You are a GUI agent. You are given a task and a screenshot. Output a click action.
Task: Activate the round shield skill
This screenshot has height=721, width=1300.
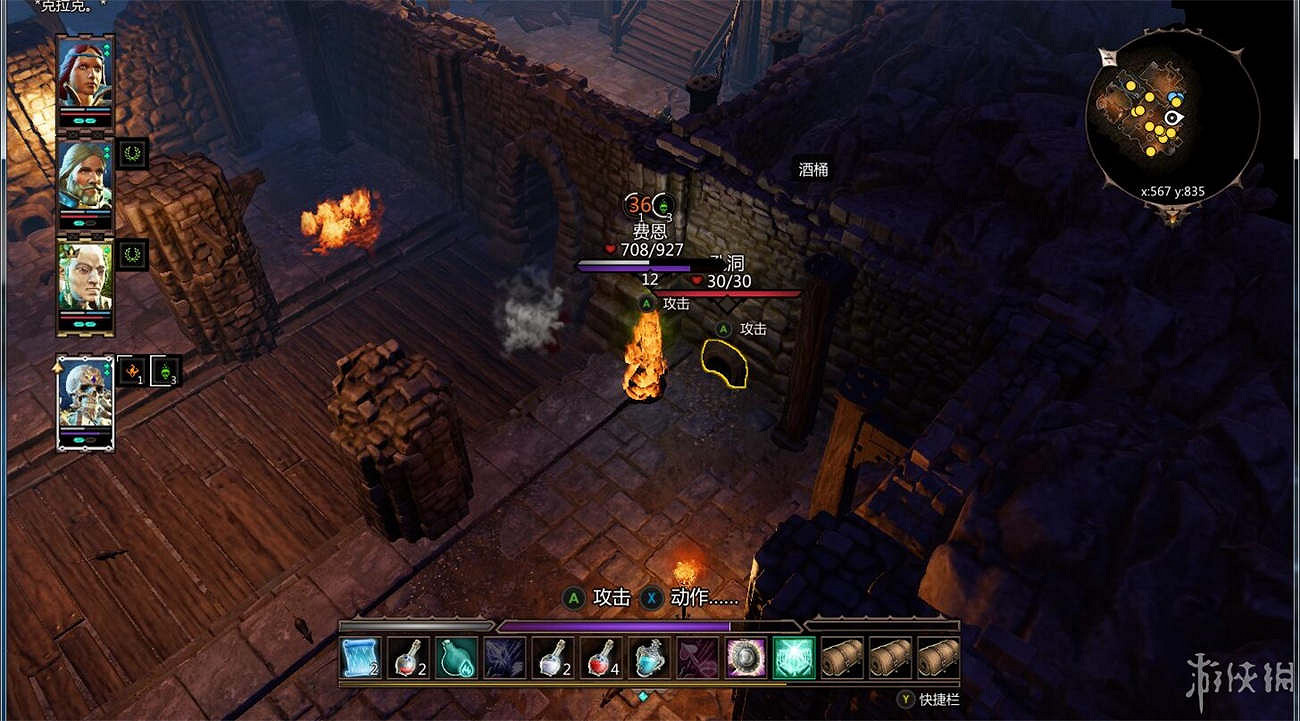click(x=745, y=658)
